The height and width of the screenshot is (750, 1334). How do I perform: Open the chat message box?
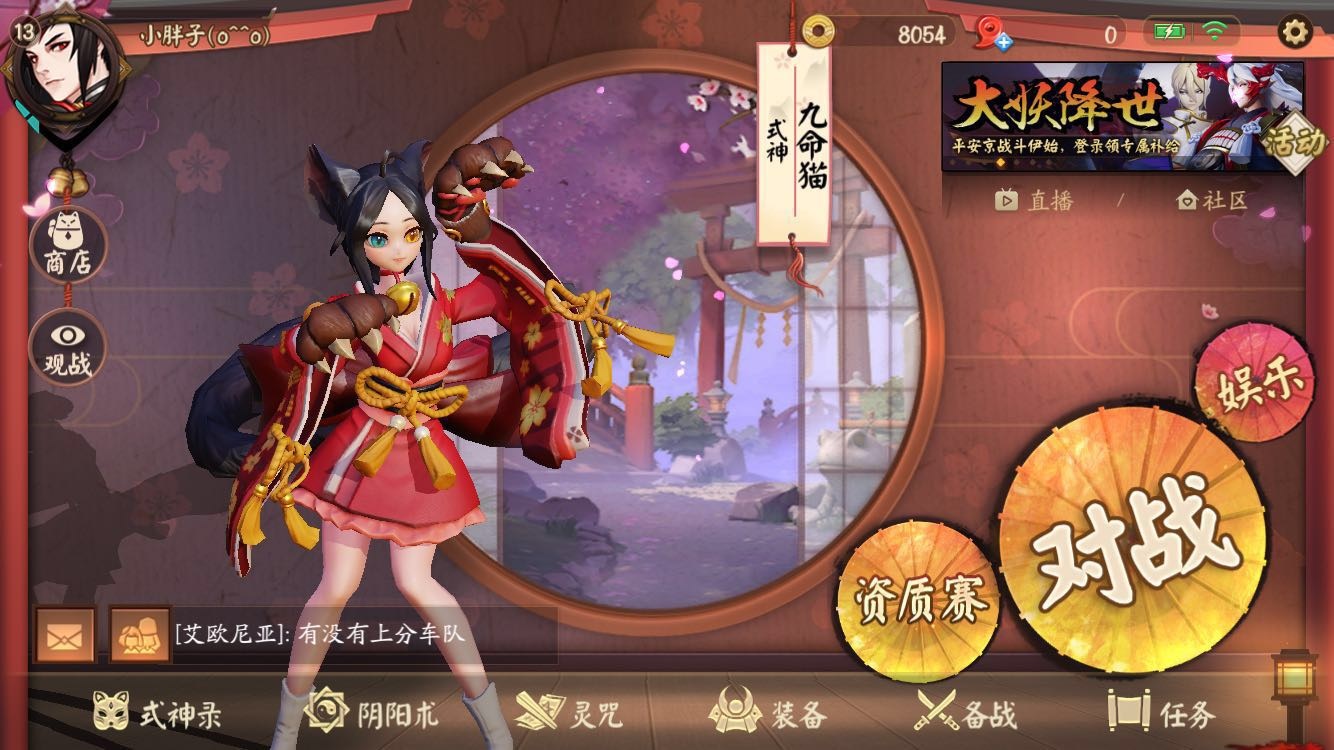click(362, 635)
